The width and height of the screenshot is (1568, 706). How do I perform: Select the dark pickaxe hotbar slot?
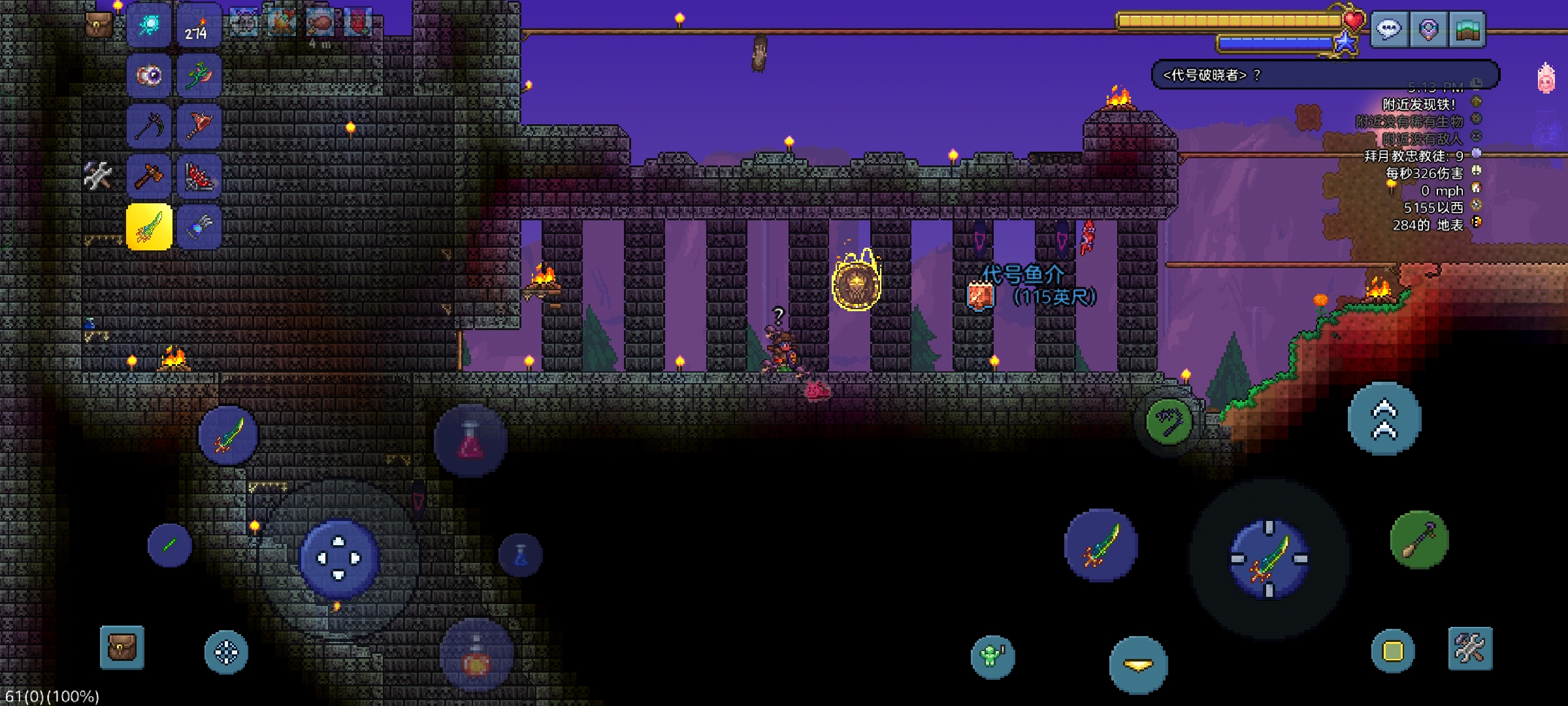(x=149, y=126)
